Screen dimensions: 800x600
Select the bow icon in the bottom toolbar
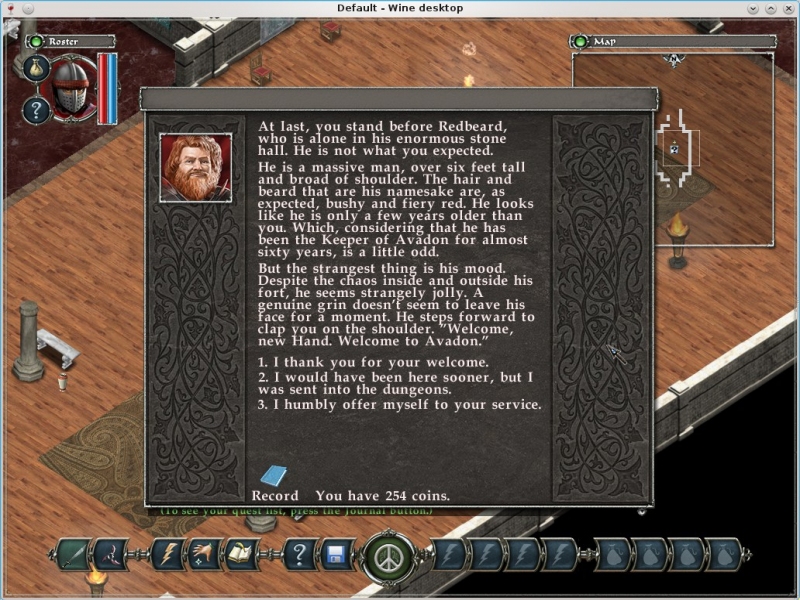110,554
